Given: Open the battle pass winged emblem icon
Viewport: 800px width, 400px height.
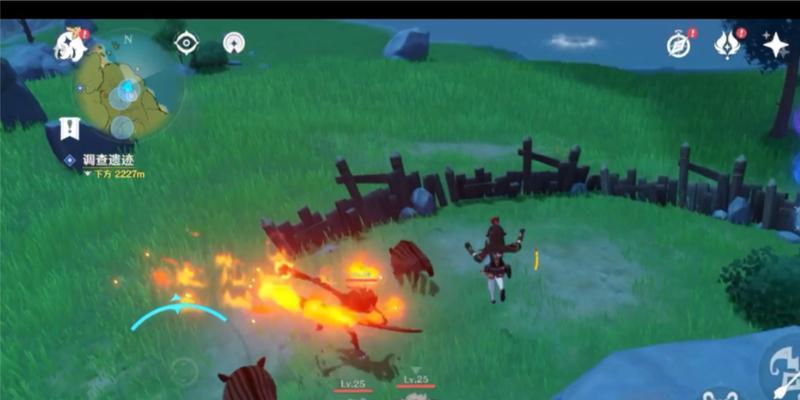Looking at the screenshot, I should pos(727,44).
